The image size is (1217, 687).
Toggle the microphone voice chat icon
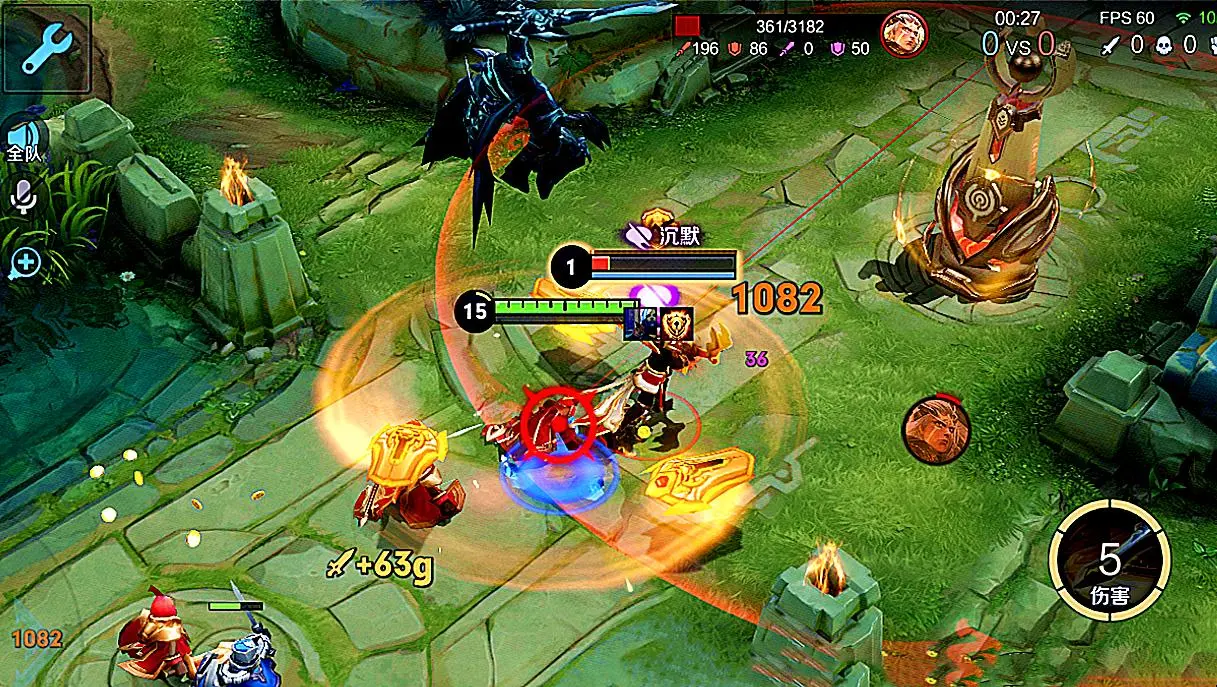(x=23, y=197)
